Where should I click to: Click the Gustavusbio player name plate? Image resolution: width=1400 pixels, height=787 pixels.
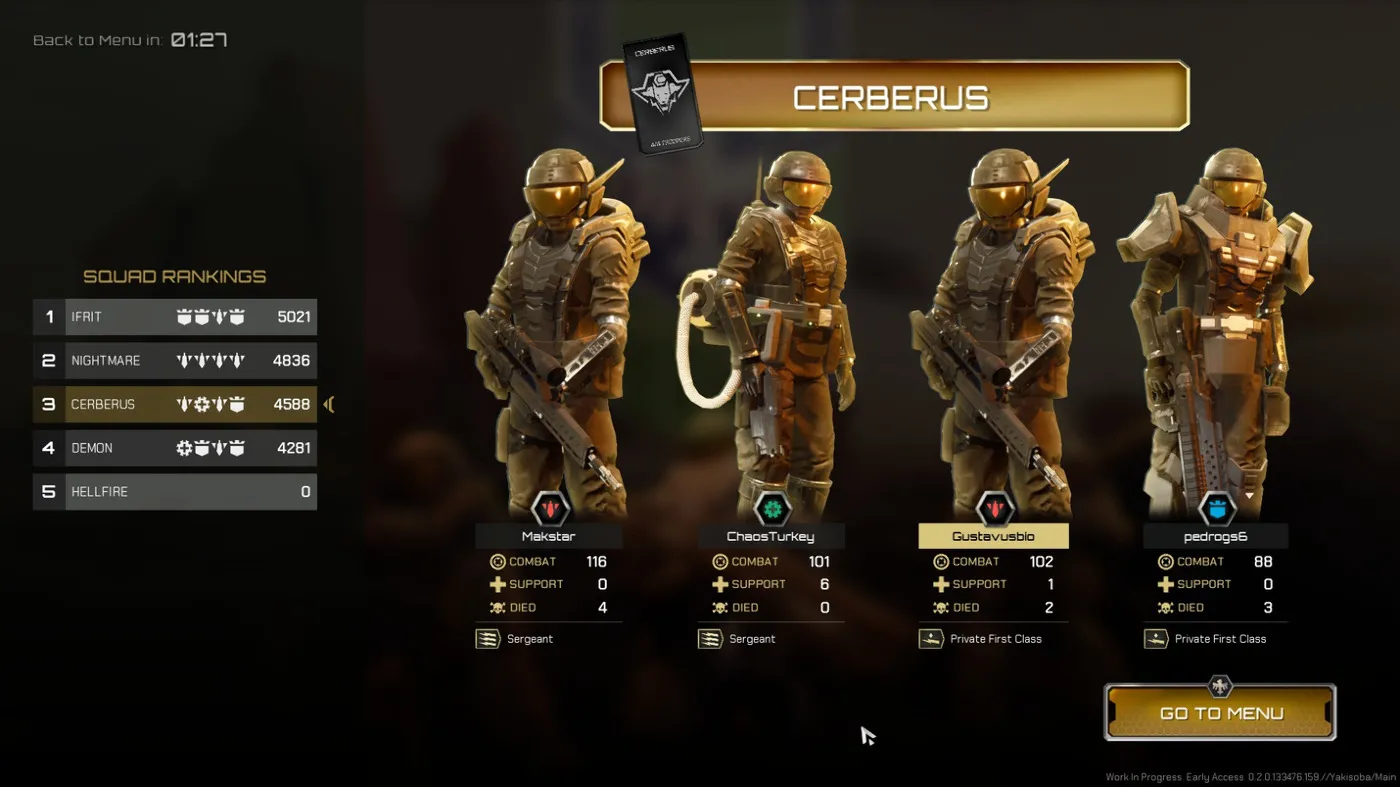(x=993, y=537)
